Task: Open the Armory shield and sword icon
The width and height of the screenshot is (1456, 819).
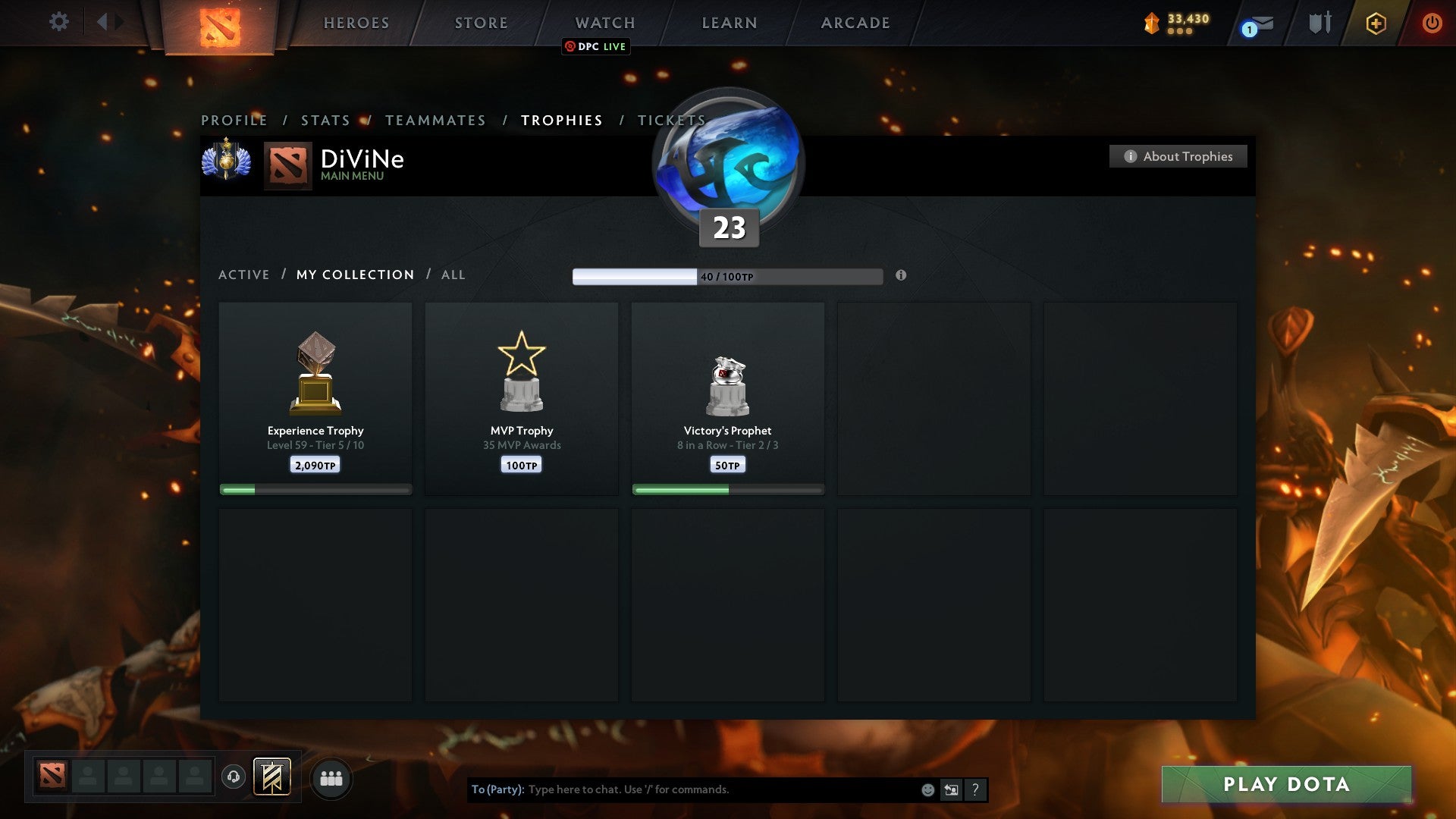Action: [1319, 23]
